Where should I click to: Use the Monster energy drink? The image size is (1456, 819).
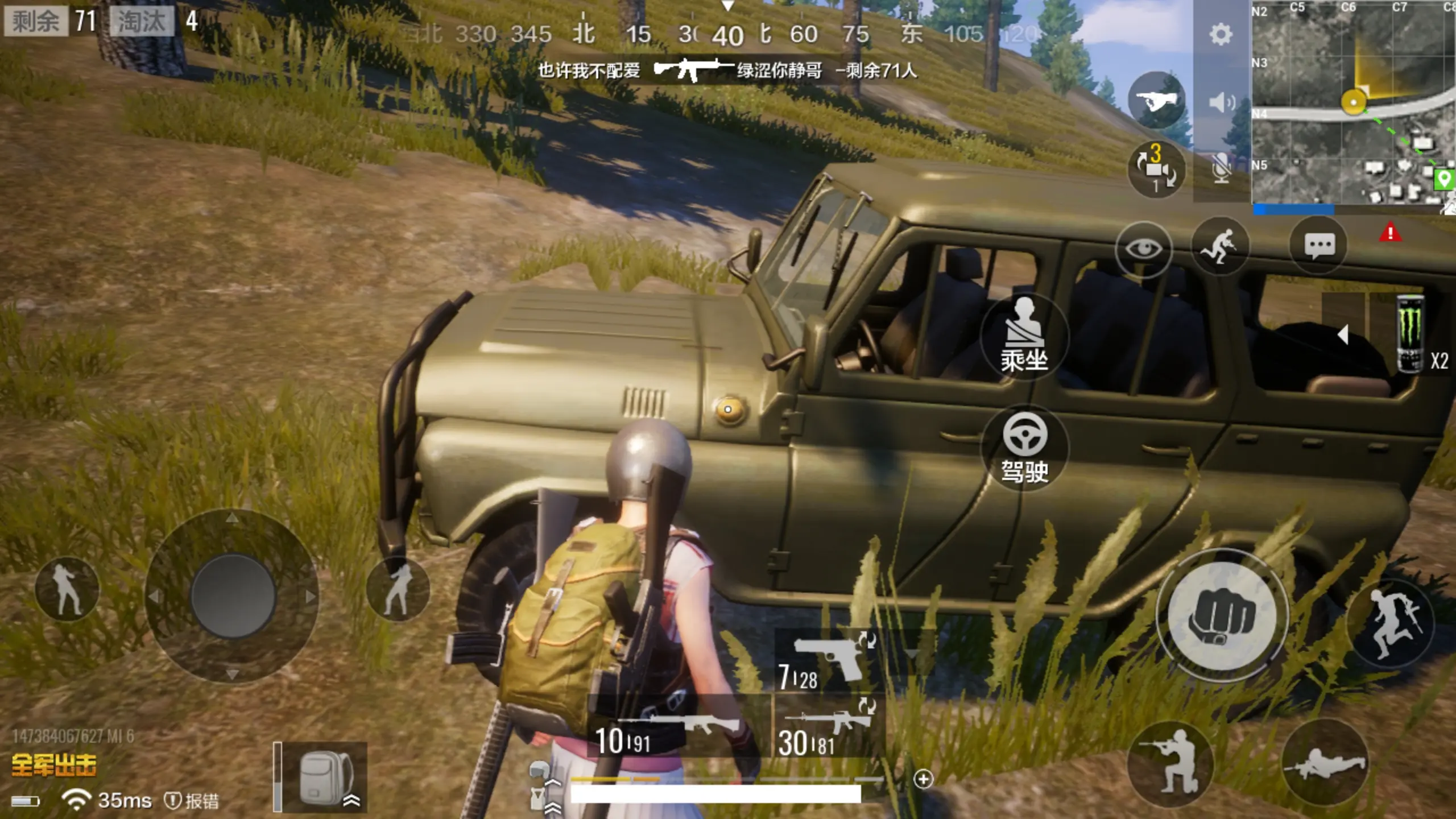click(x=1410, y=334)
